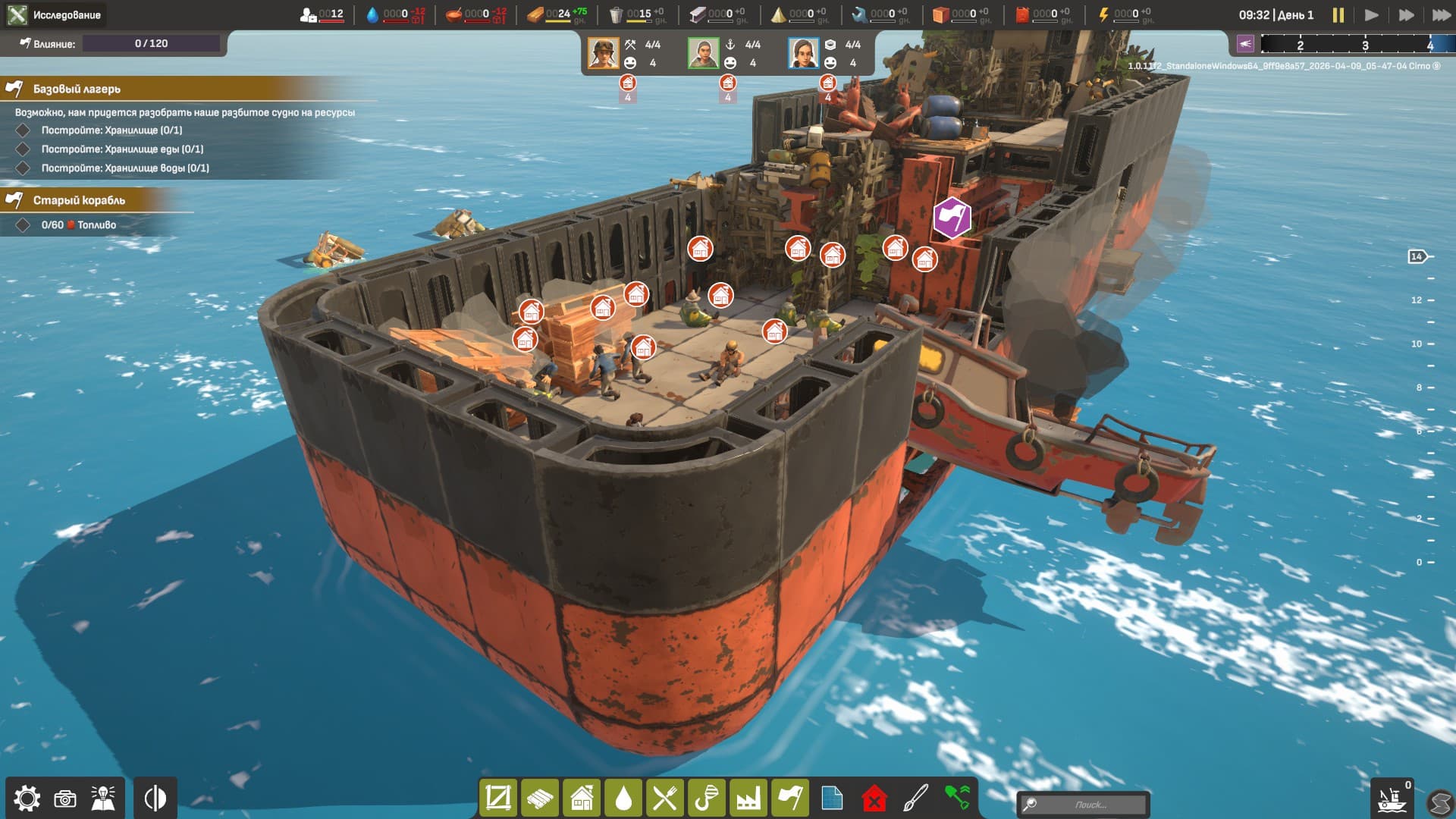Screen dimensions: 1456x819
Task: Switch to triple fast-forward speed
Action: point(1440,15)
